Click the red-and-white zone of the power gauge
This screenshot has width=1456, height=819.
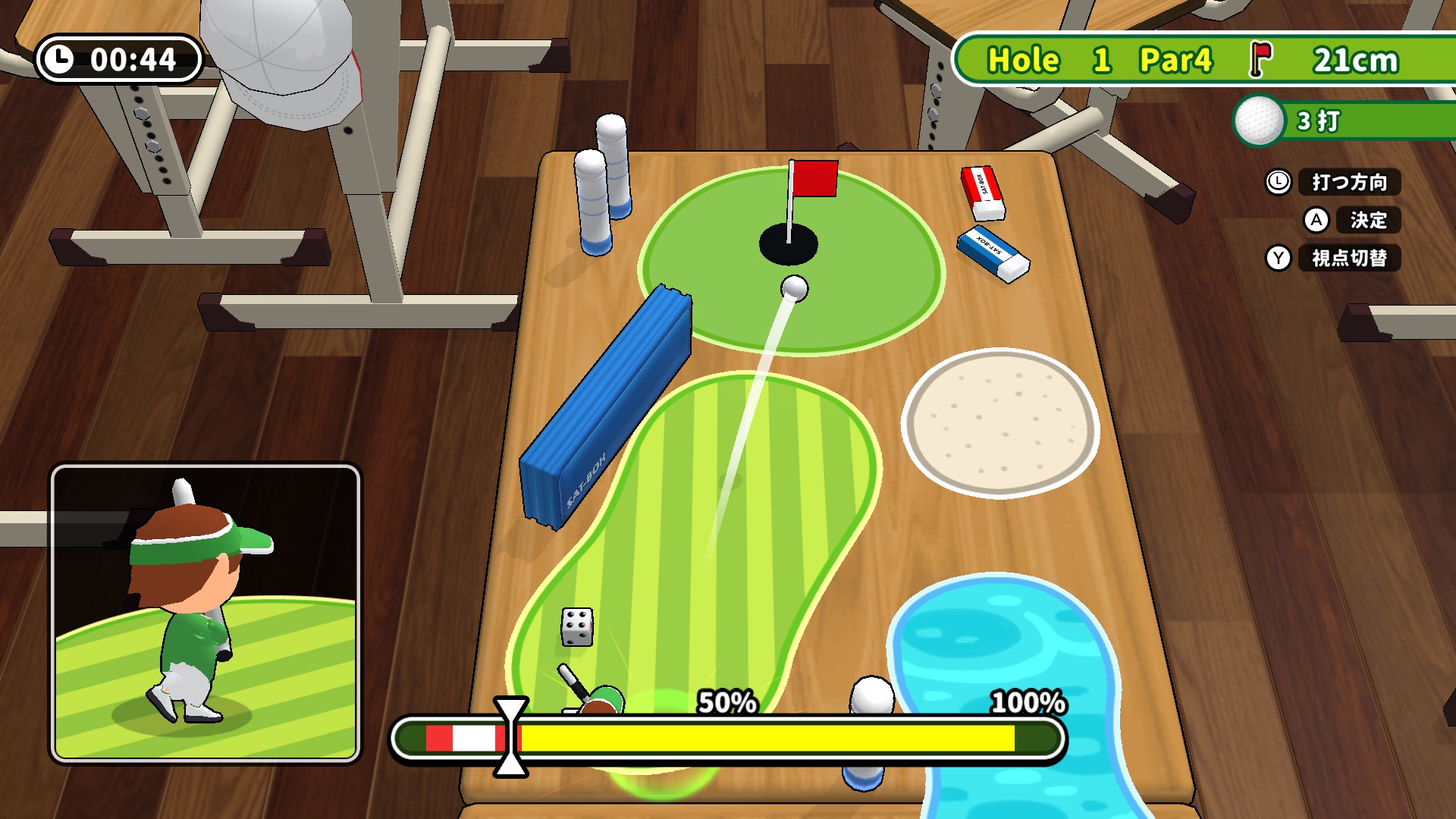463,738
